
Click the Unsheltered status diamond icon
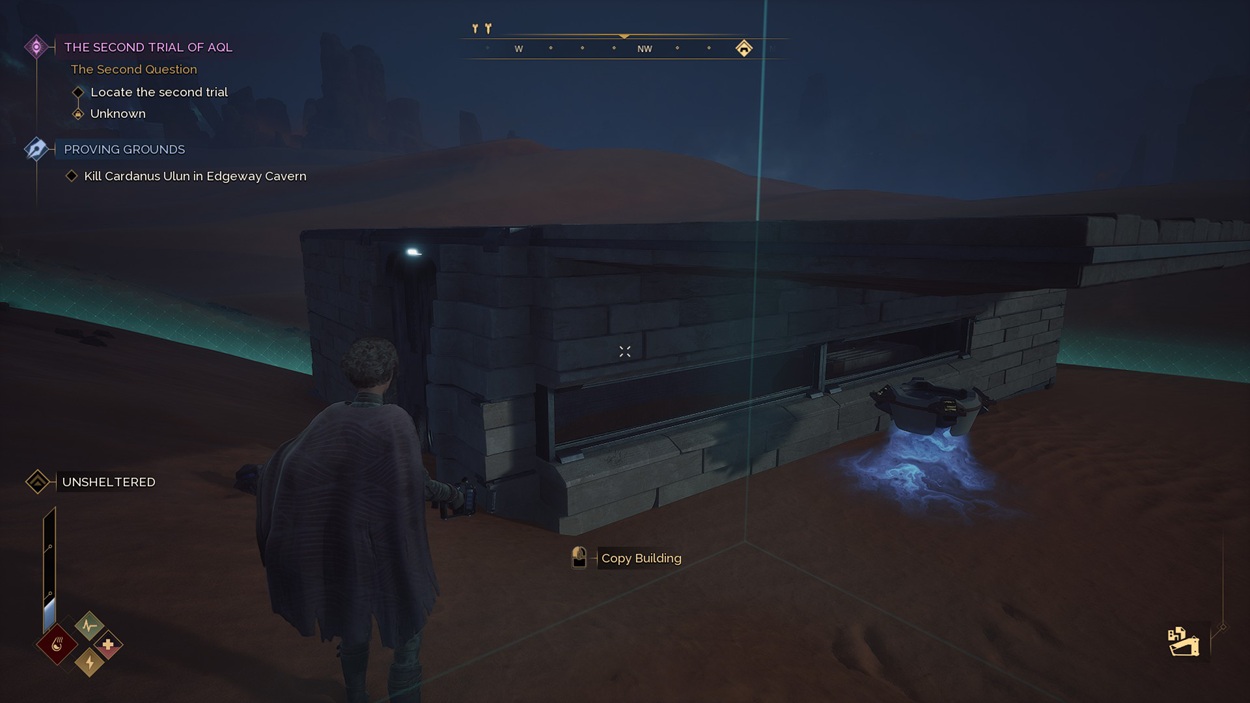[x=38, y=482]
